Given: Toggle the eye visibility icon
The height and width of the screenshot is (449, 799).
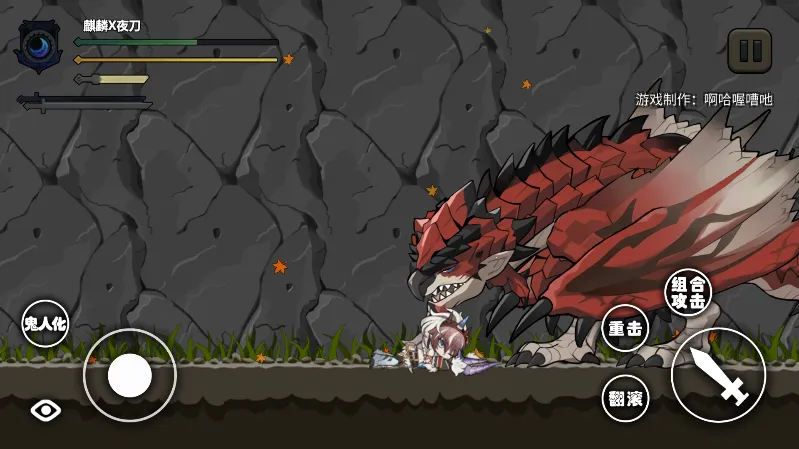Looking at the screenshot, I should pyautogui.click(x=46, y=409).
